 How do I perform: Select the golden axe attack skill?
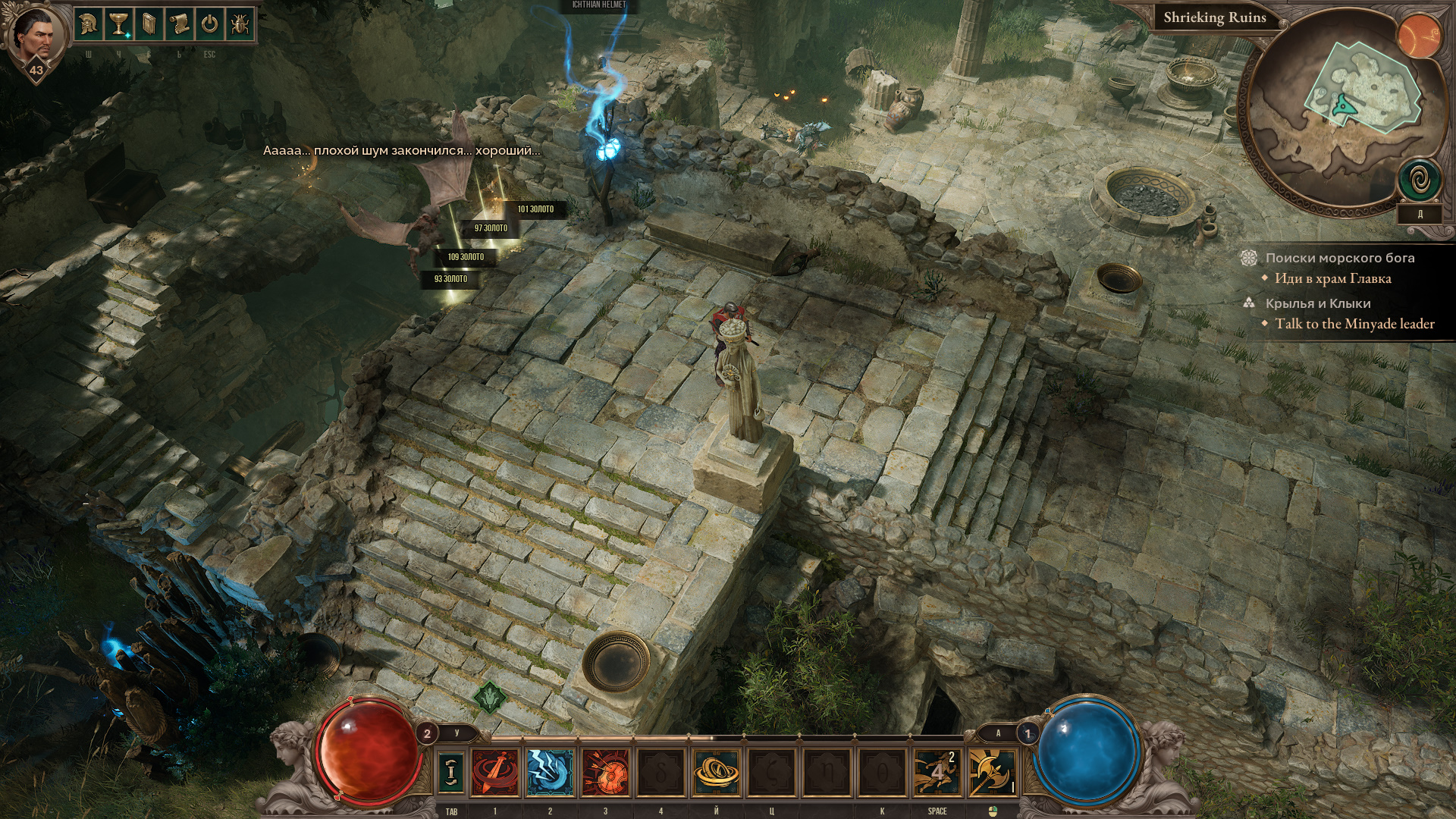click(992, 772)
